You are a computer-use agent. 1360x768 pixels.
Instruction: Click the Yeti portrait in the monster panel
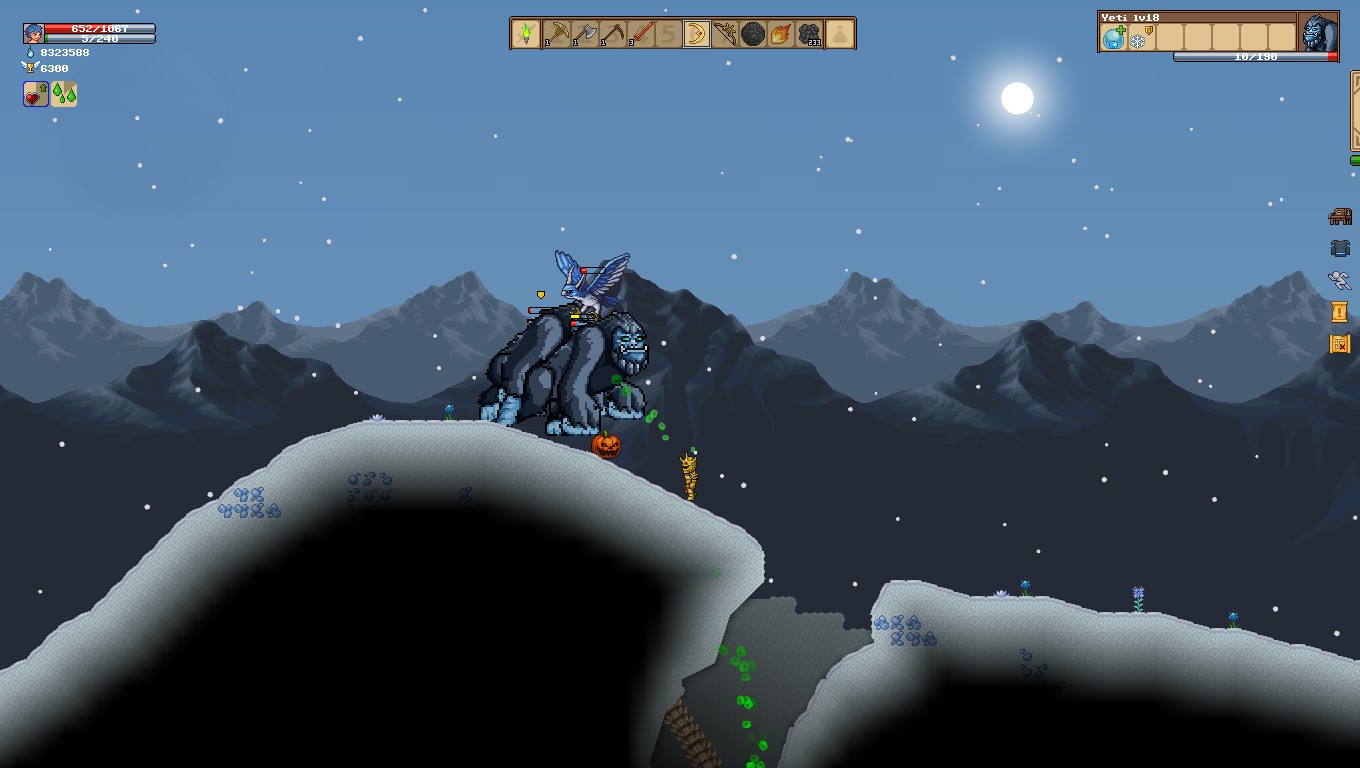[1319, 33]
